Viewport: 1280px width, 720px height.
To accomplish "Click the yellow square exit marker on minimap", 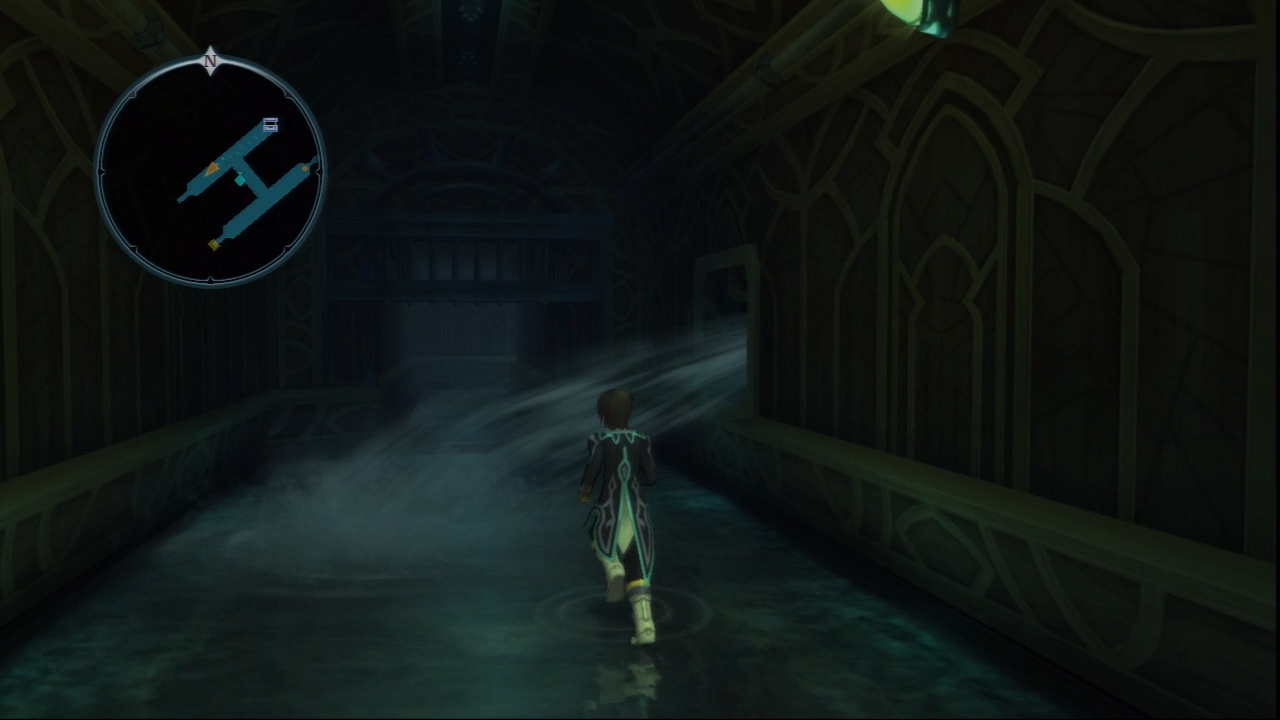I will (214, 244).
